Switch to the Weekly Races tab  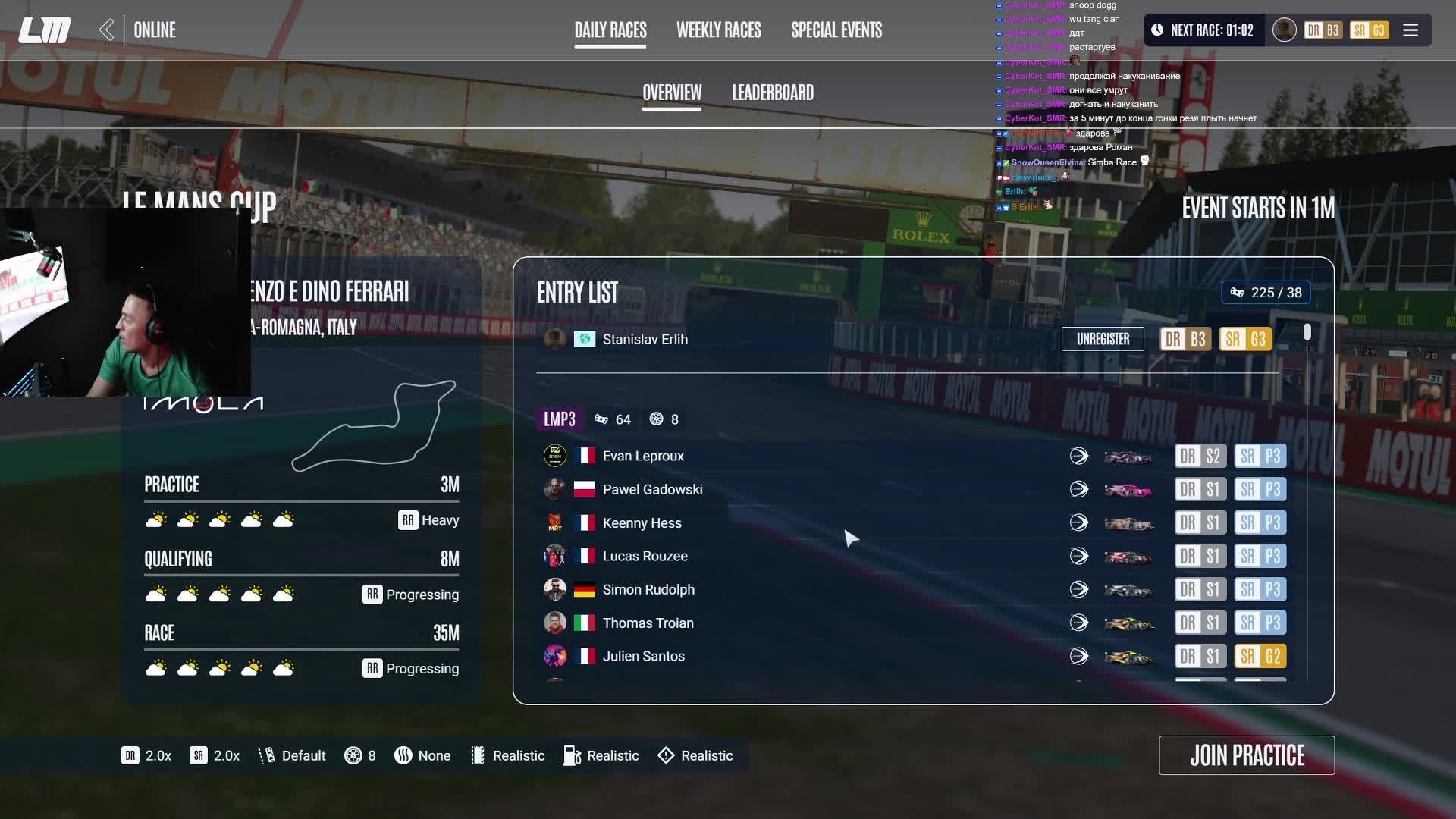pyautogui.click(x=718, y=30)
